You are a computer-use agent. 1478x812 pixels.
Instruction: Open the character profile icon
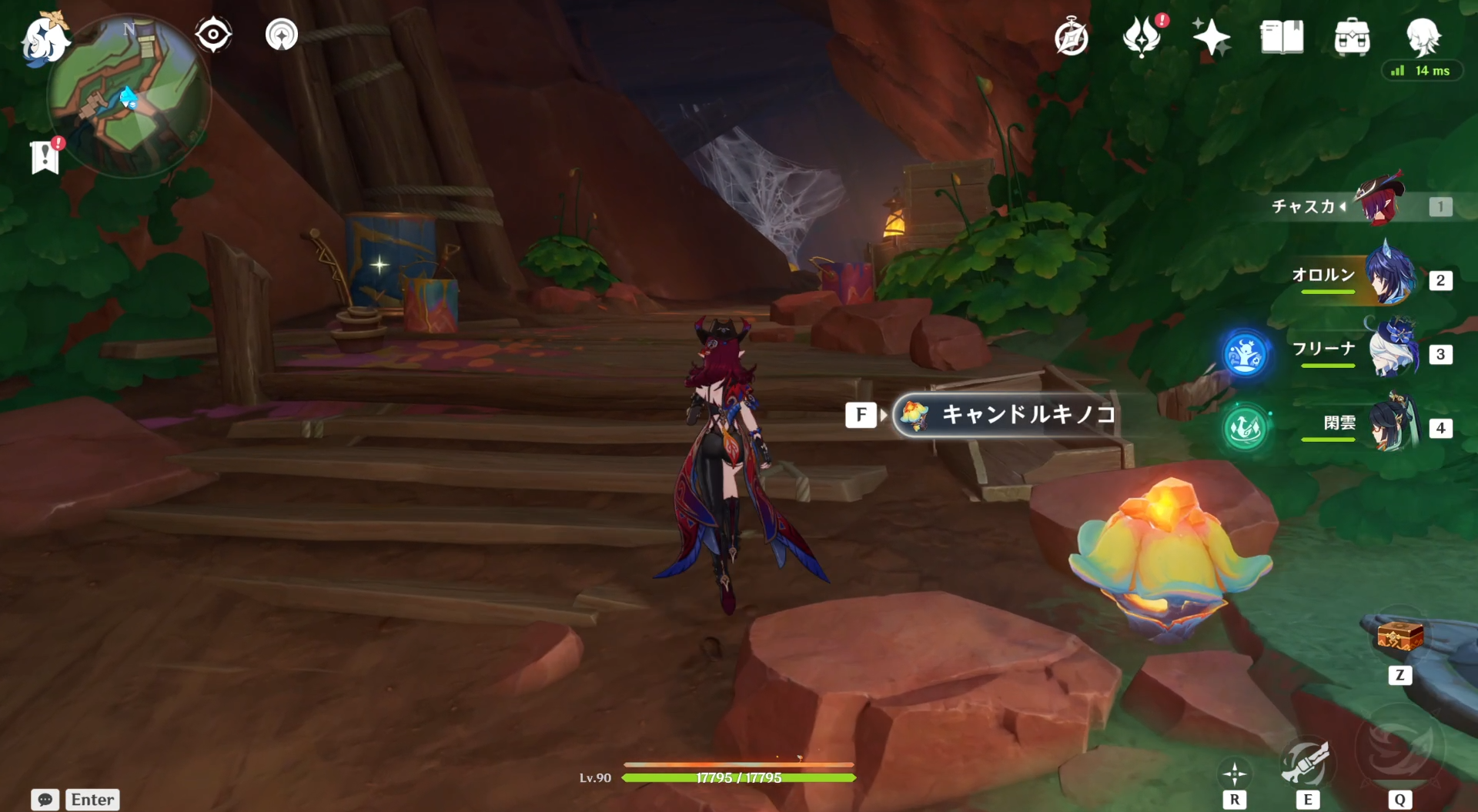point(1423,35)
